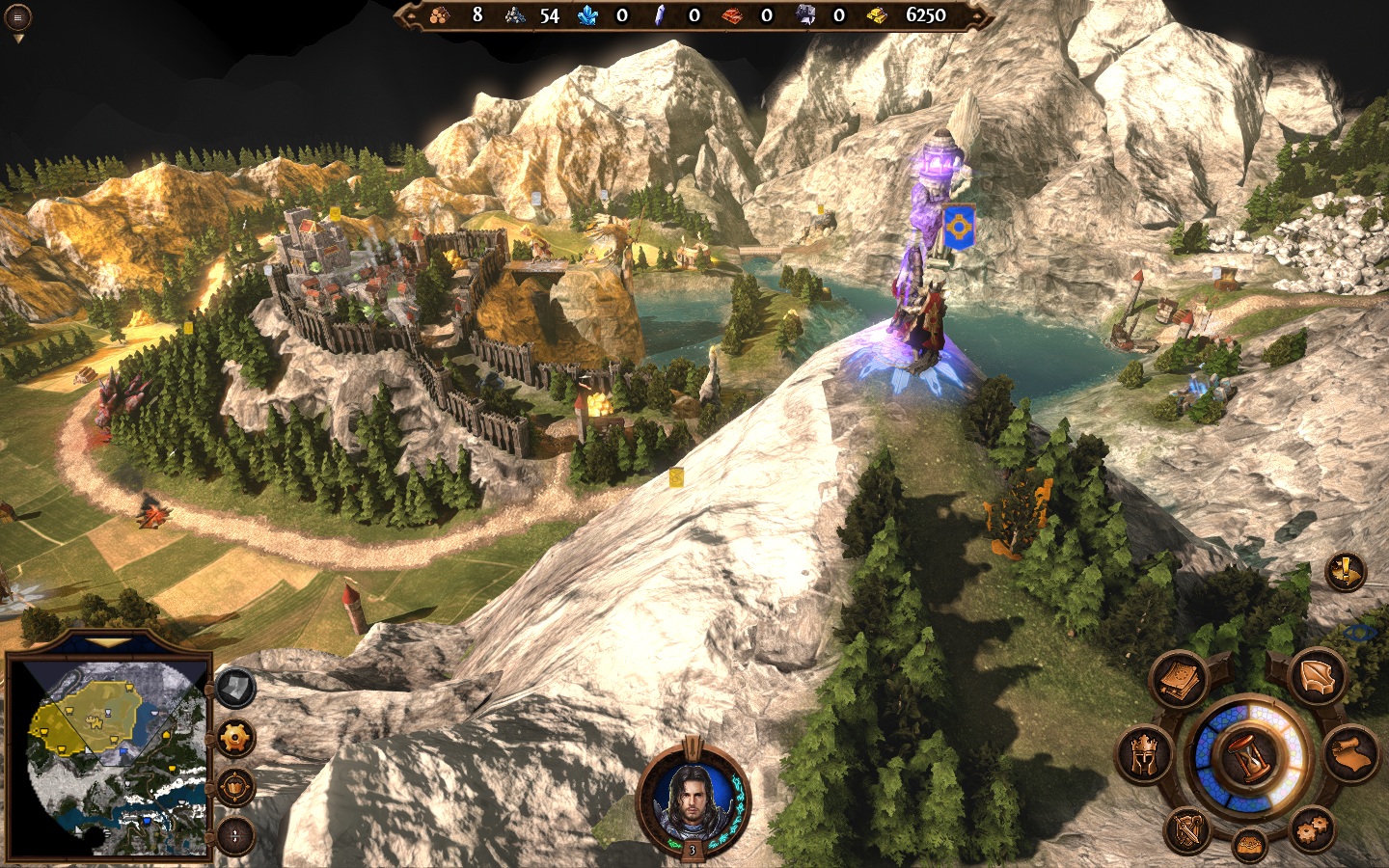Click the small treasure pile icon
The width and height of the screenshot is (1389, 868).
point(1251,845)
